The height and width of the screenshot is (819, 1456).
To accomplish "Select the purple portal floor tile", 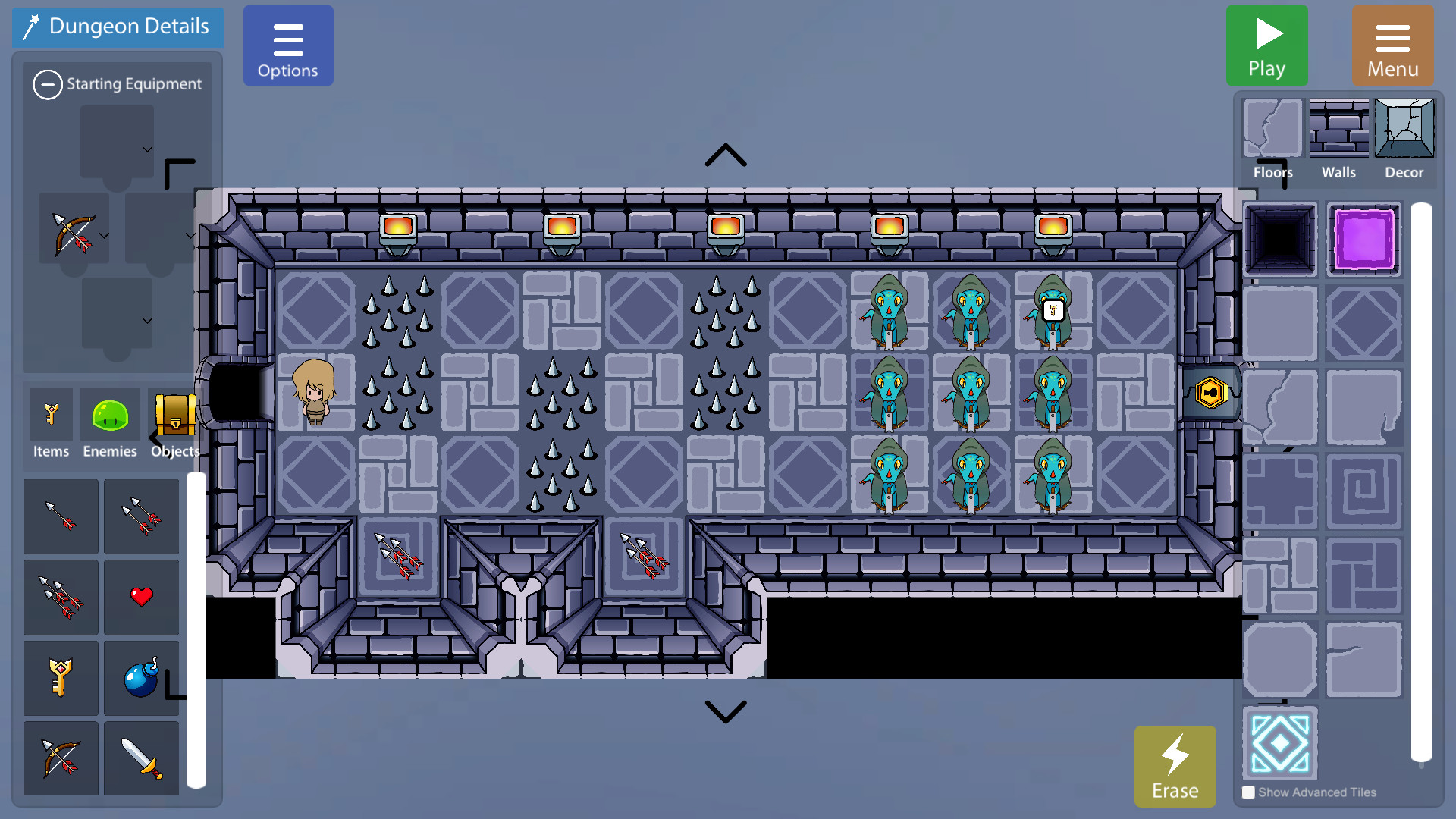I will (x=1363, y=240).
